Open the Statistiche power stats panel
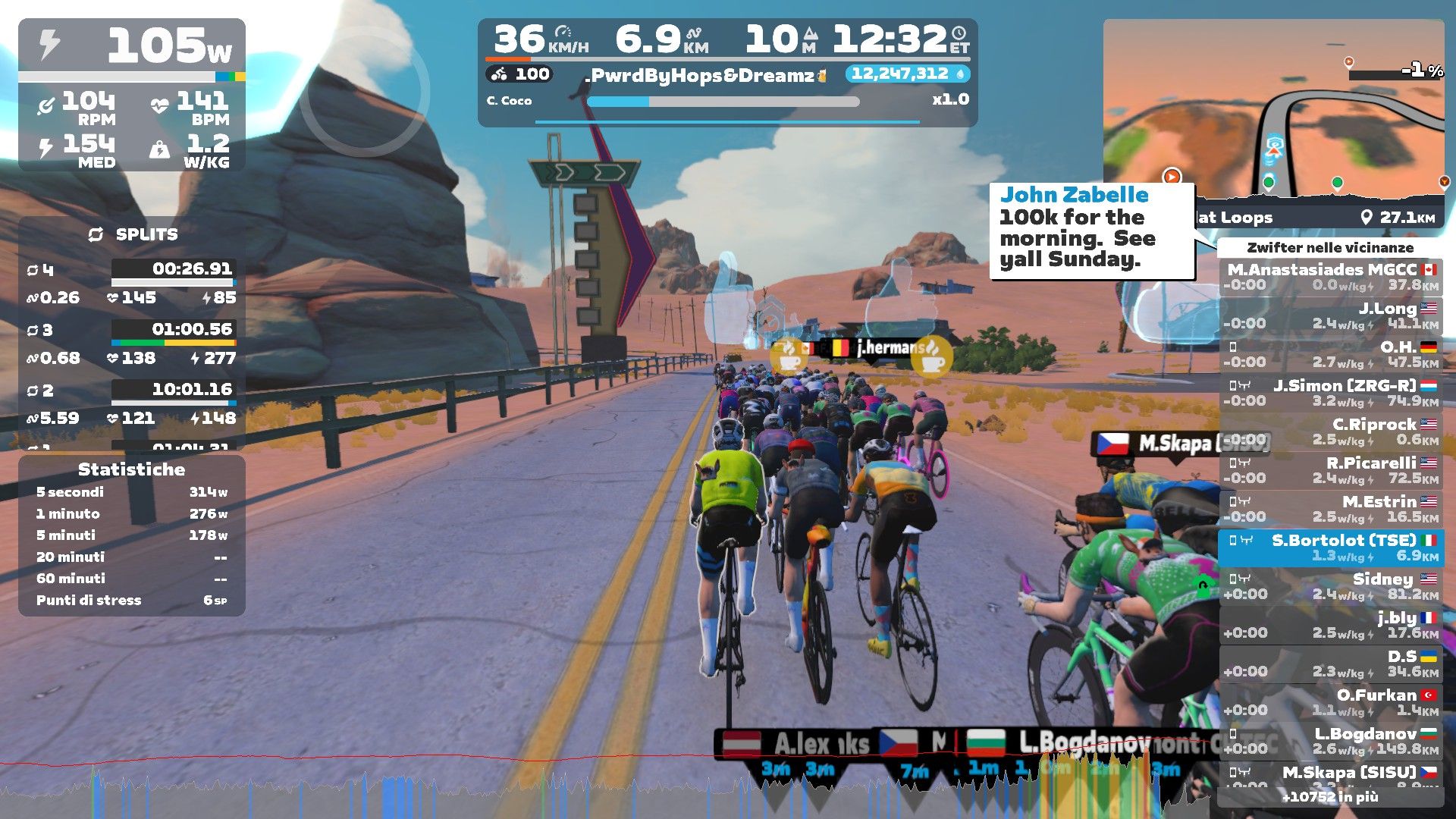 pyautogui.click(x=132, y=535)
